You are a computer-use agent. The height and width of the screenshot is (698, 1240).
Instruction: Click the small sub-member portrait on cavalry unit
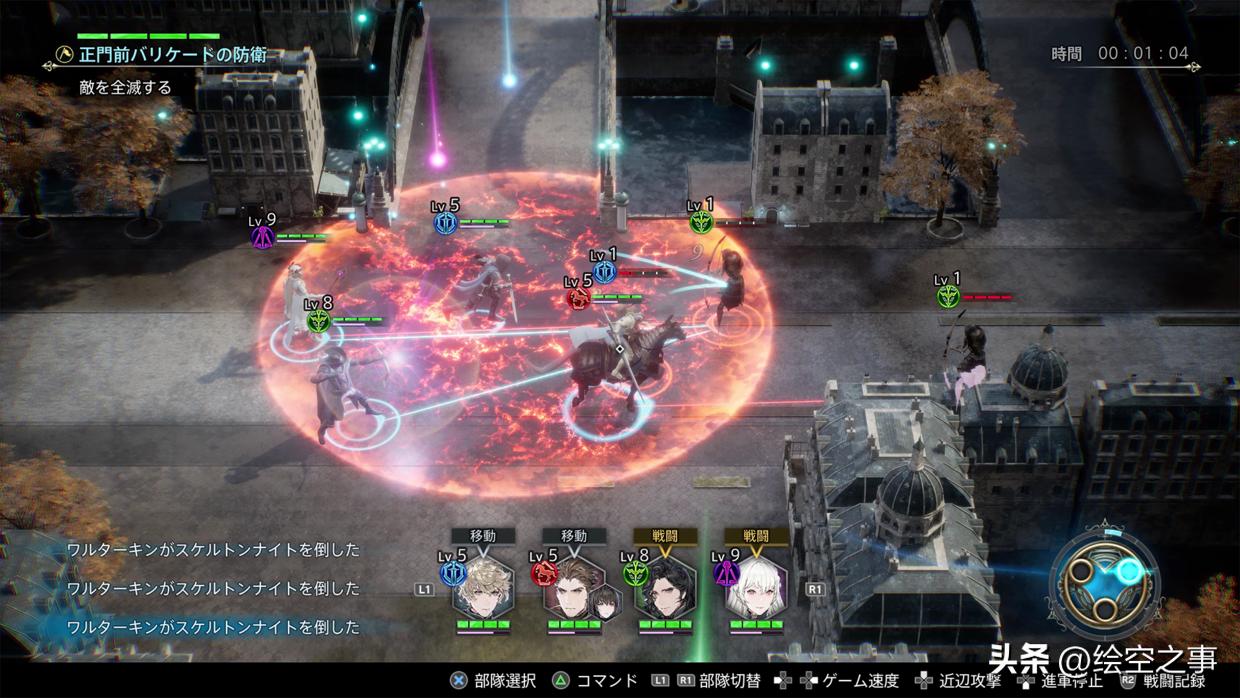[x=605, y=603]
